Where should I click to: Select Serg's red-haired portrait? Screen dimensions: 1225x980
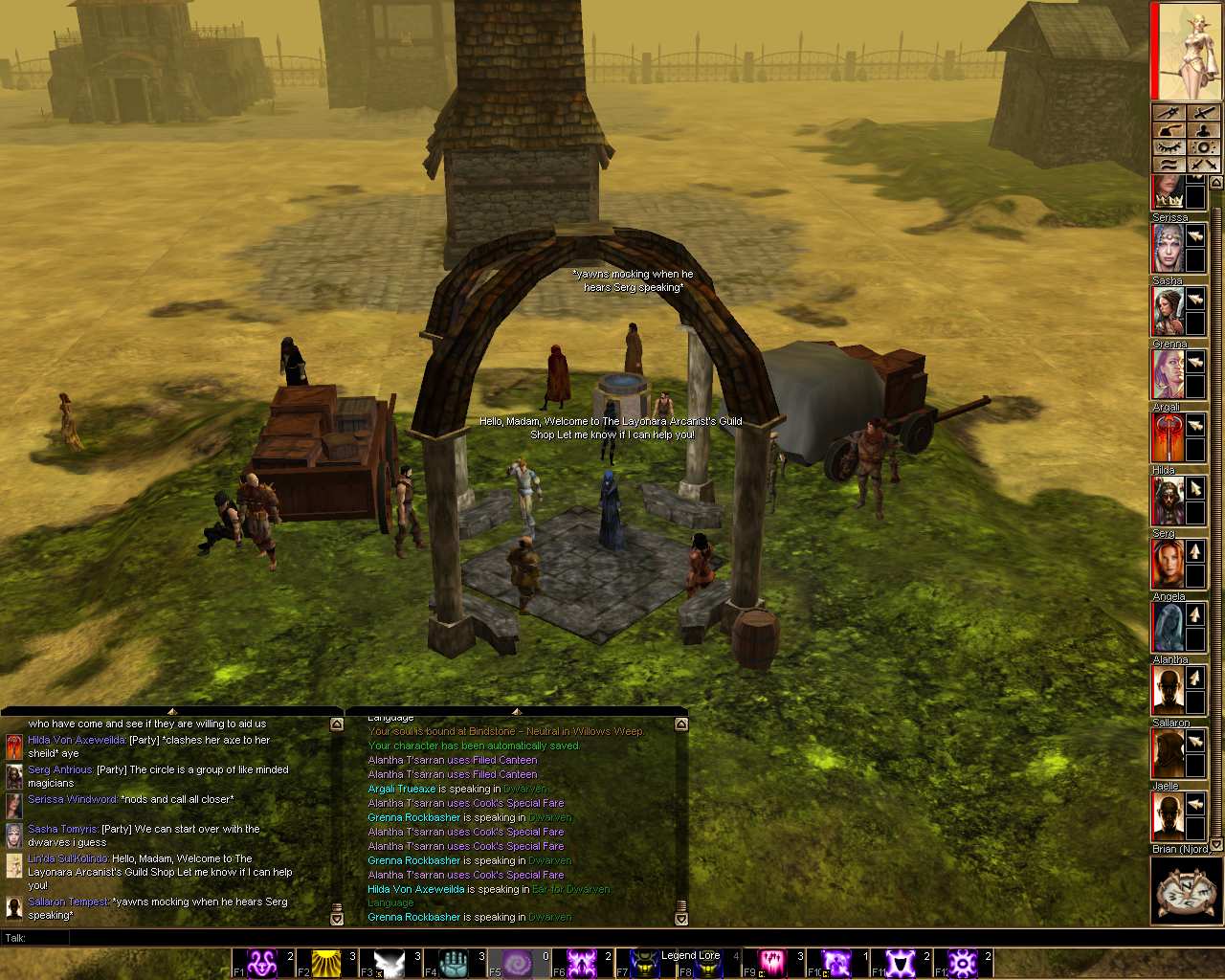[1167, 564]
